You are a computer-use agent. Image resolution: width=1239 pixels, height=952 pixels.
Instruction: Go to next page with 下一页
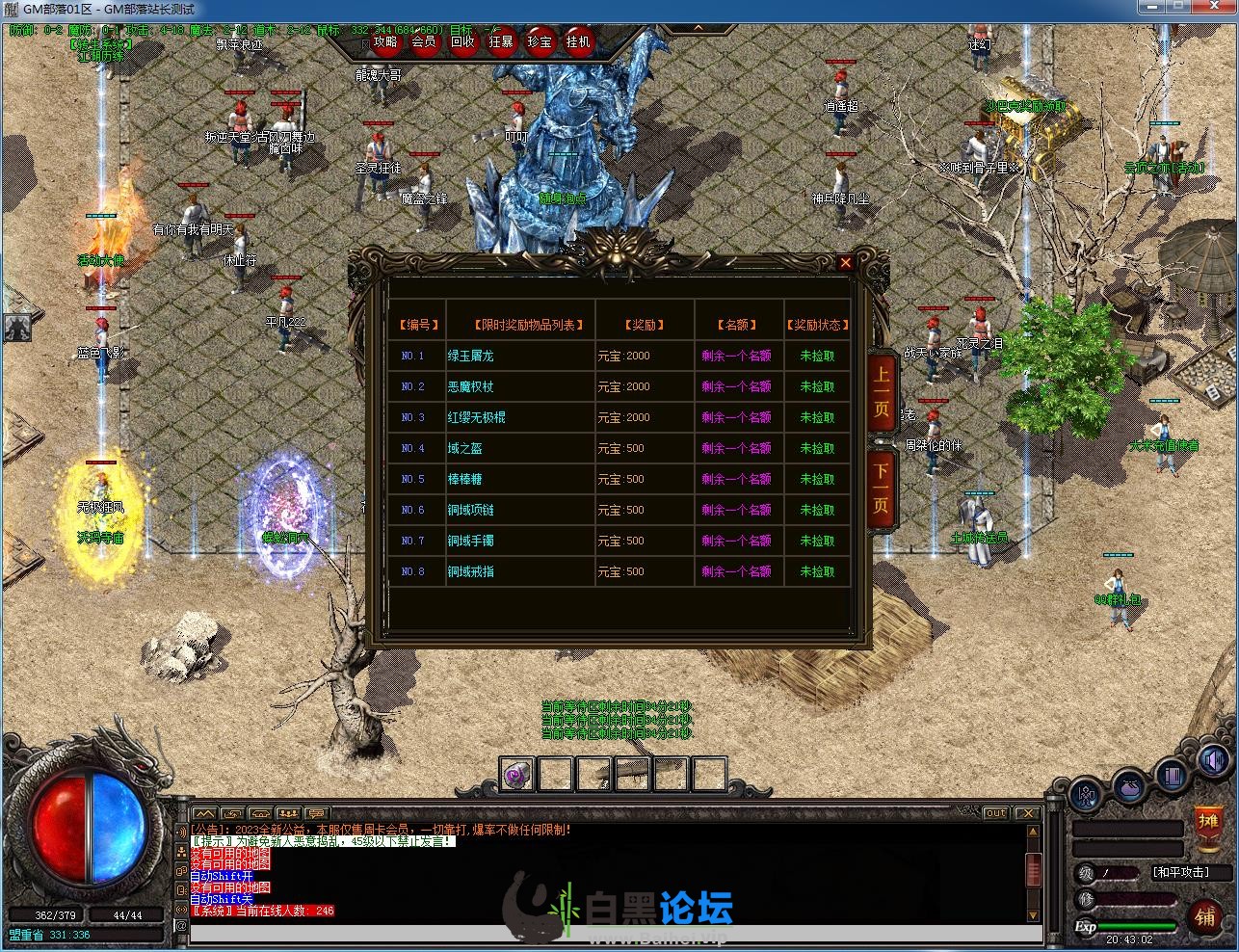coord(882,488)
